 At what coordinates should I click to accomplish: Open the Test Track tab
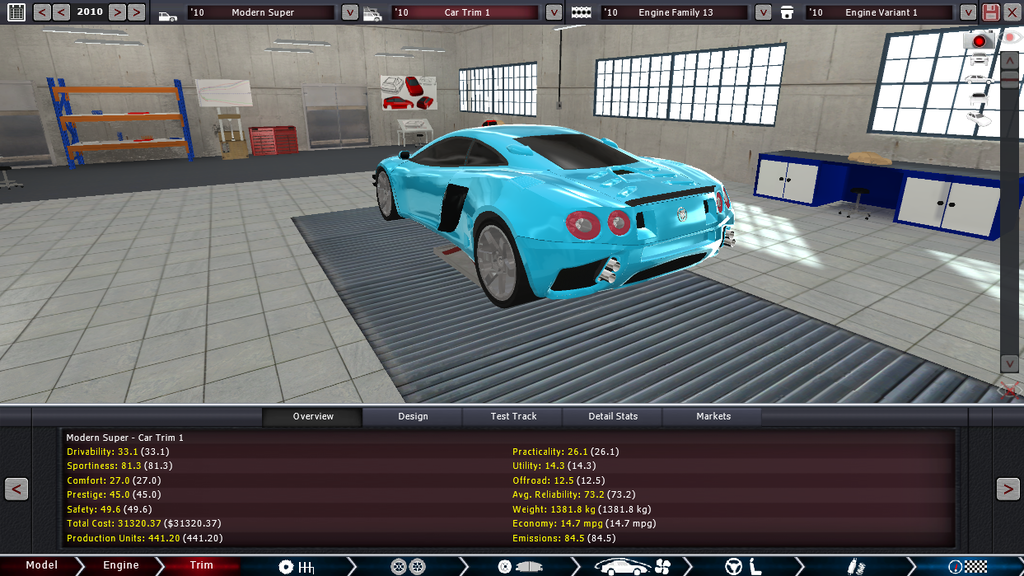pyautogui.click(x=513, y=416)
